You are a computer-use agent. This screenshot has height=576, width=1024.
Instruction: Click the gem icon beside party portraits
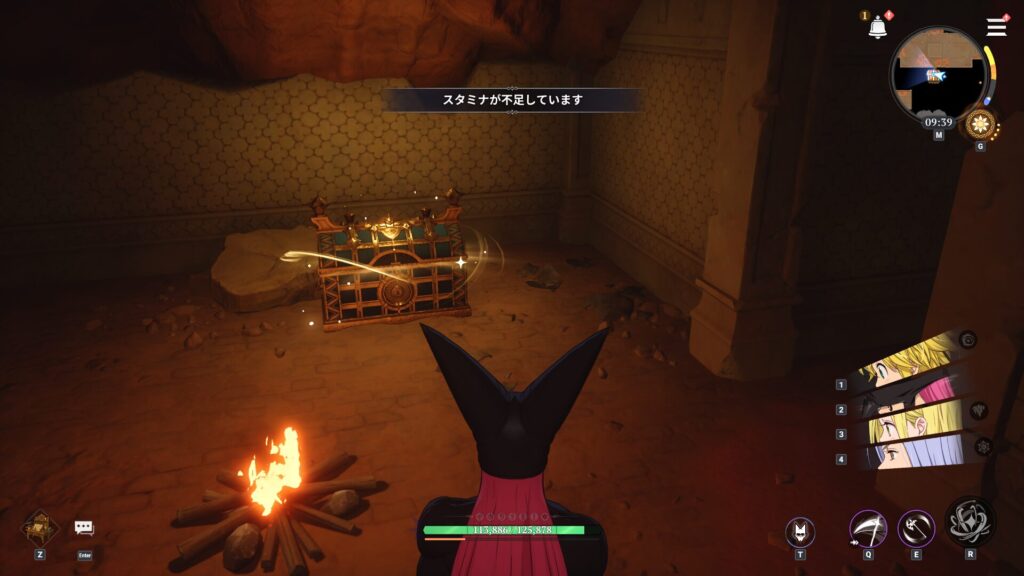[978, 410]
